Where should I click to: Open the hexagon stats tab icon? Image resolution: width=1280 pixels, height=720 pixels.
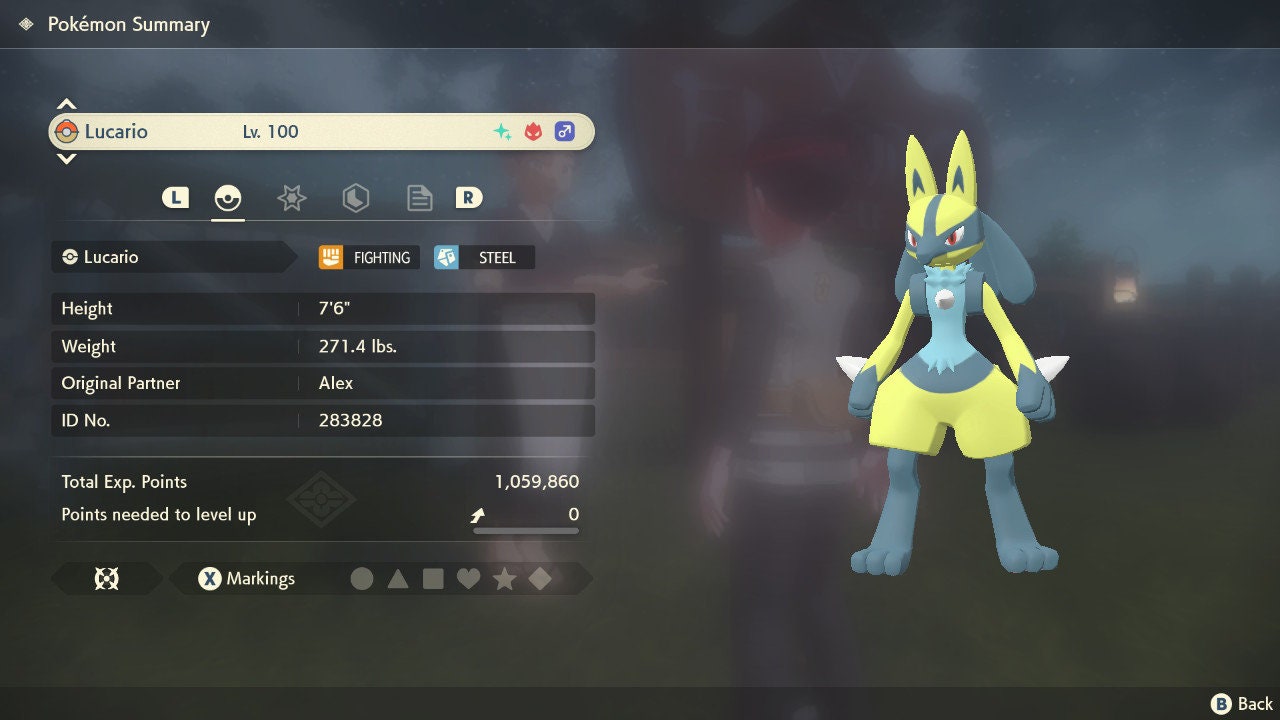tap(355, 198)
